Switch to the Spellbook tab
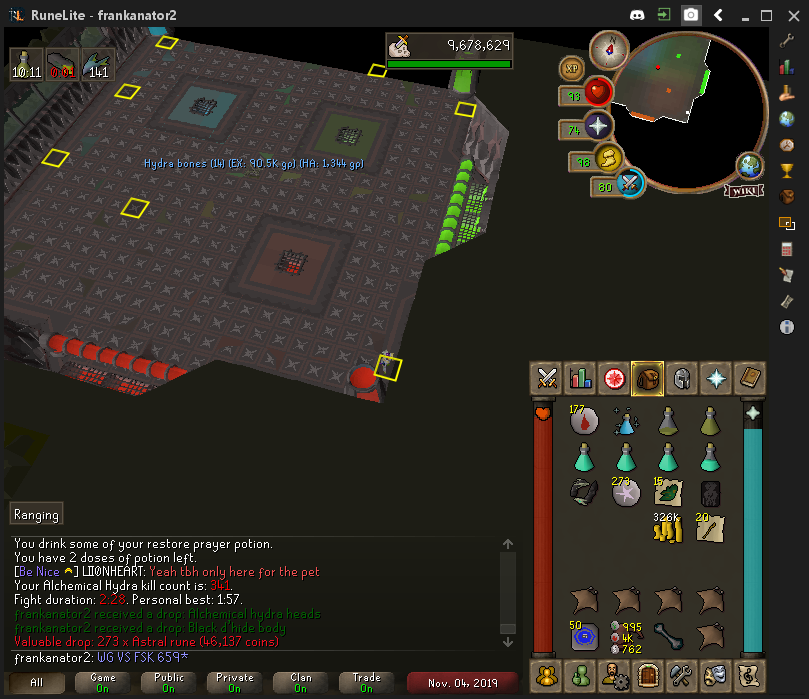The image size is (809, 699). pos(748,378)
